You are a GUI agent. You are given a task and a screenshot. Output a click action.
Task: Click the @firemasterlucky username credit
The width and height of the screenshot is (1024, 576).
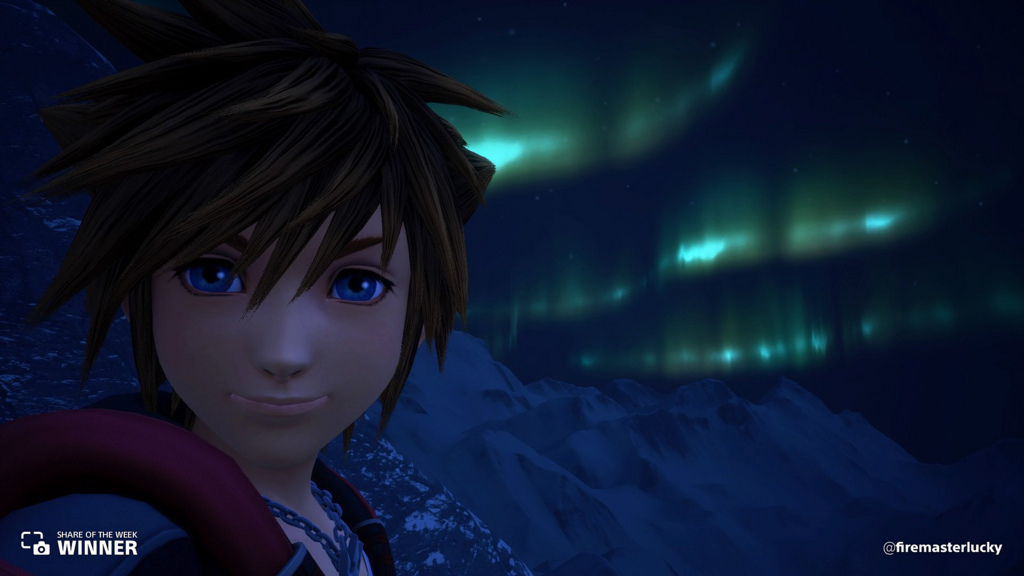click(x=942, y=547)
